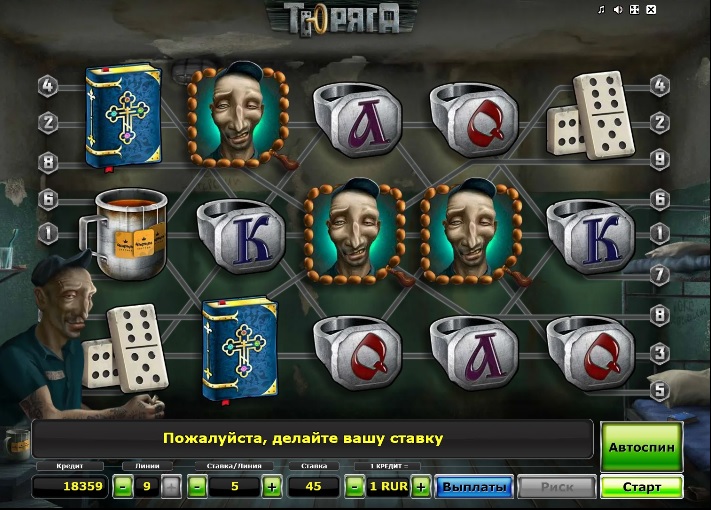Lower the bet per line (Ставка/Линия)
Screen dimensions: 711x510
pyautogui.click(x=198, y=487)
